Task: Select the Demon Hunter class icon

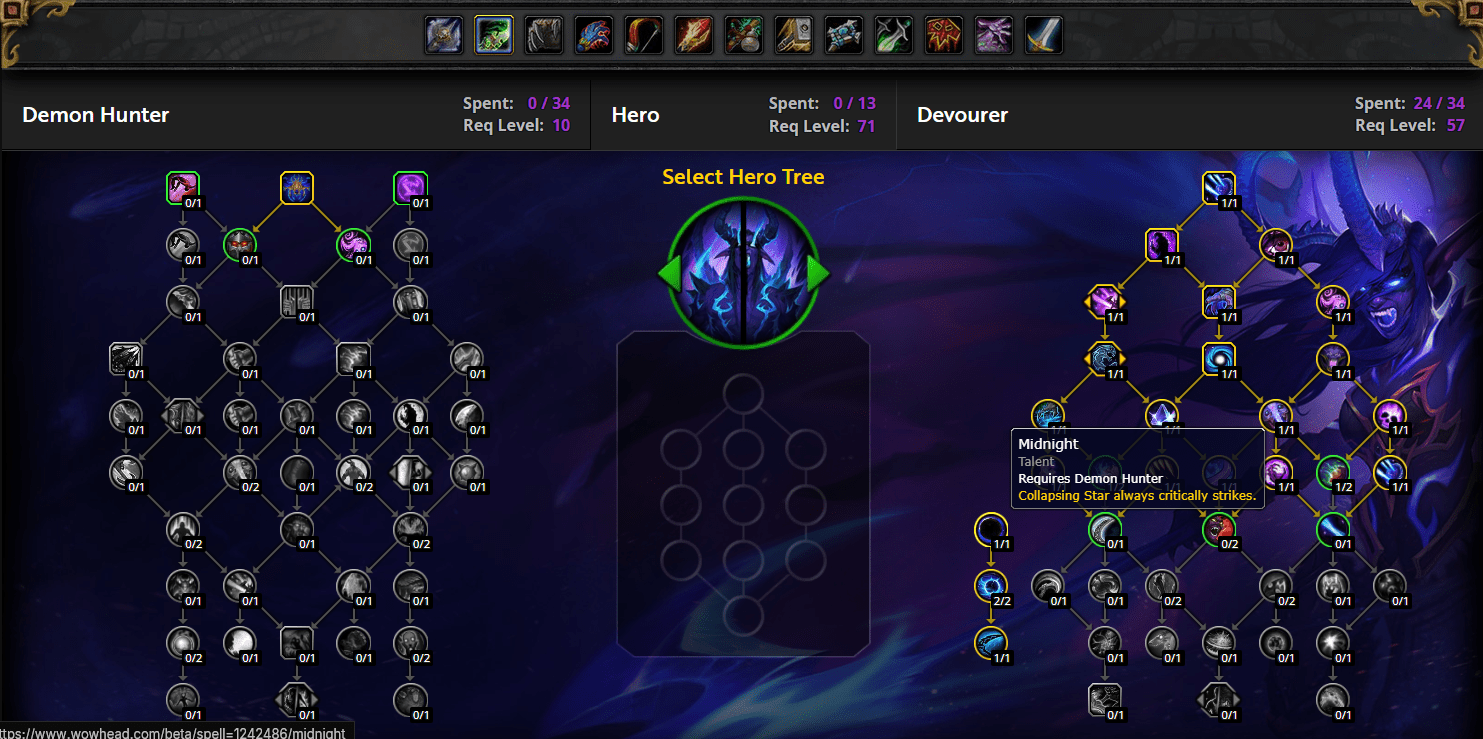Action: [493, 34]
